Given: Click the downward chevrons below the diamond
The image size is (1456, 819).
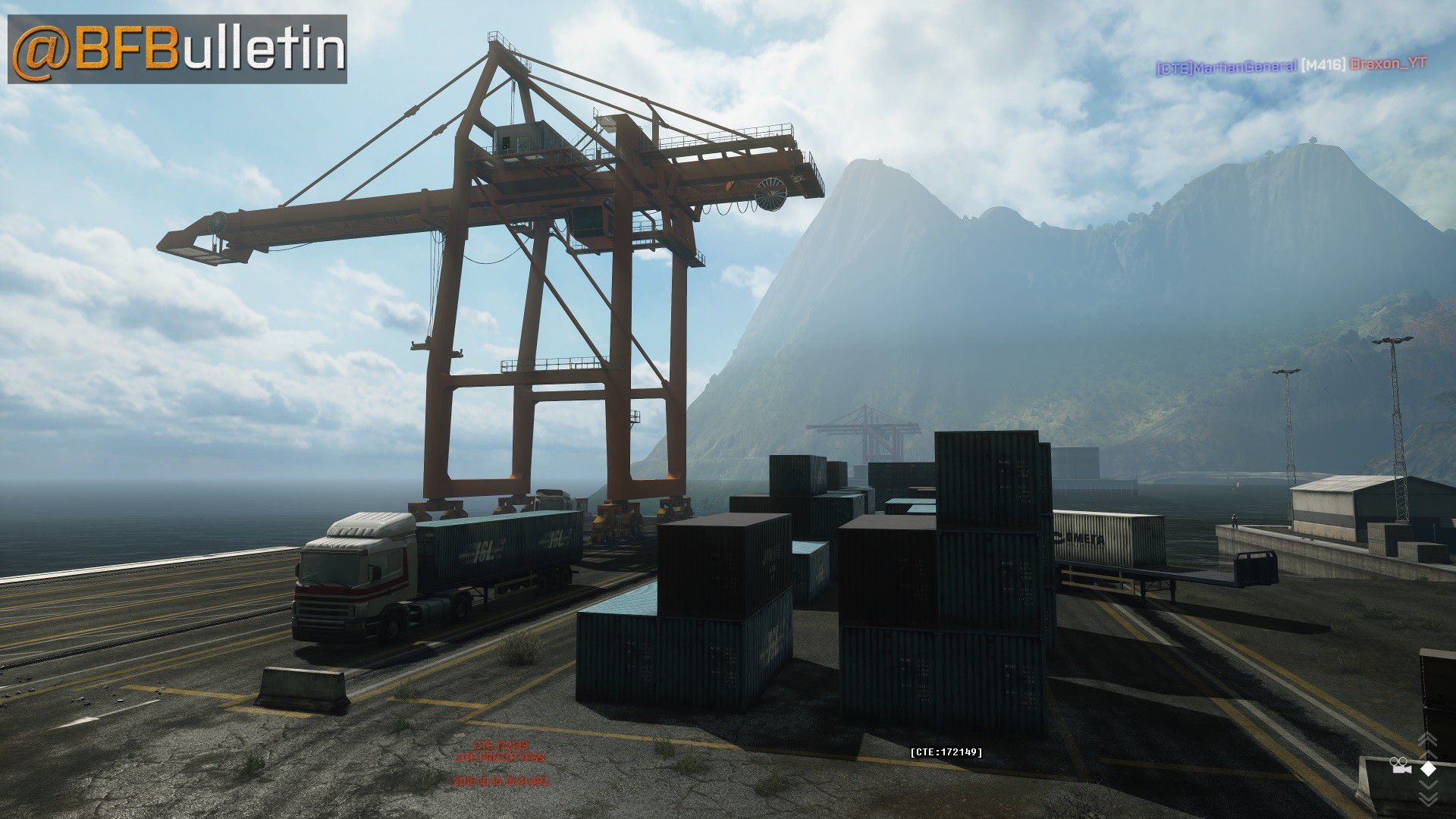Looking at the screenshot, I should tap(1427, 795).
